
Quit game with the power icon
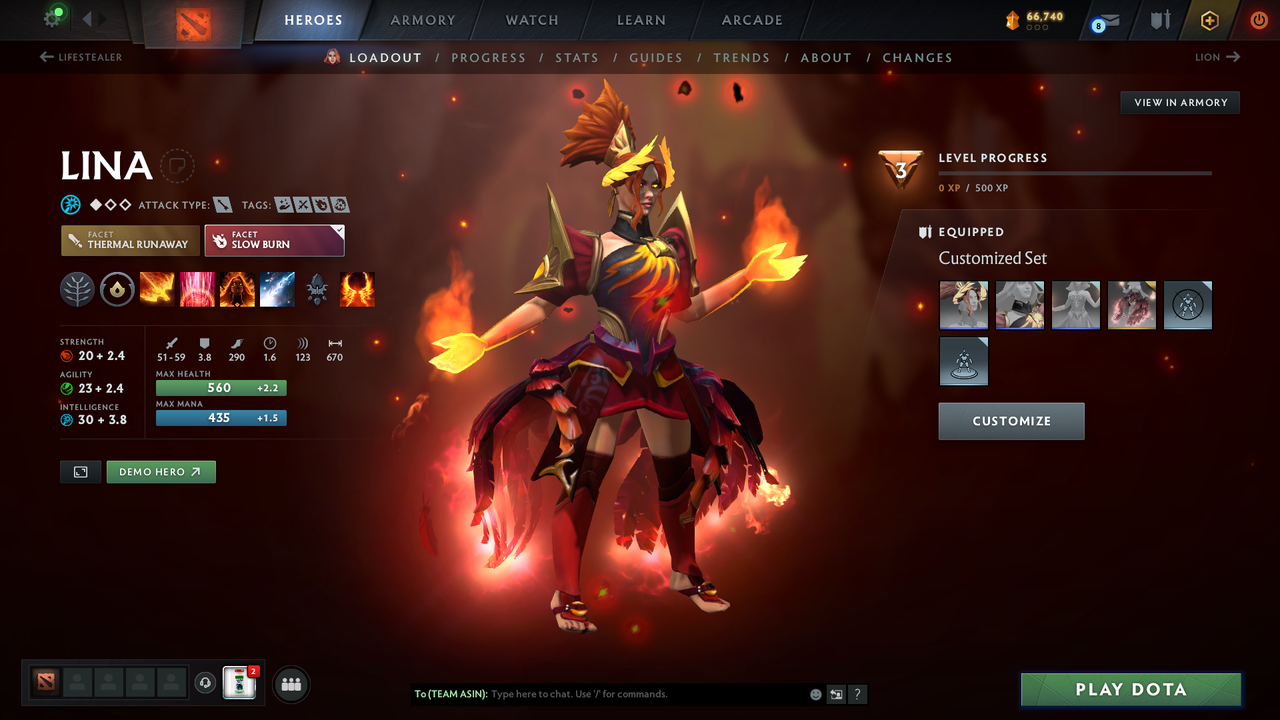coord(1259,20)
